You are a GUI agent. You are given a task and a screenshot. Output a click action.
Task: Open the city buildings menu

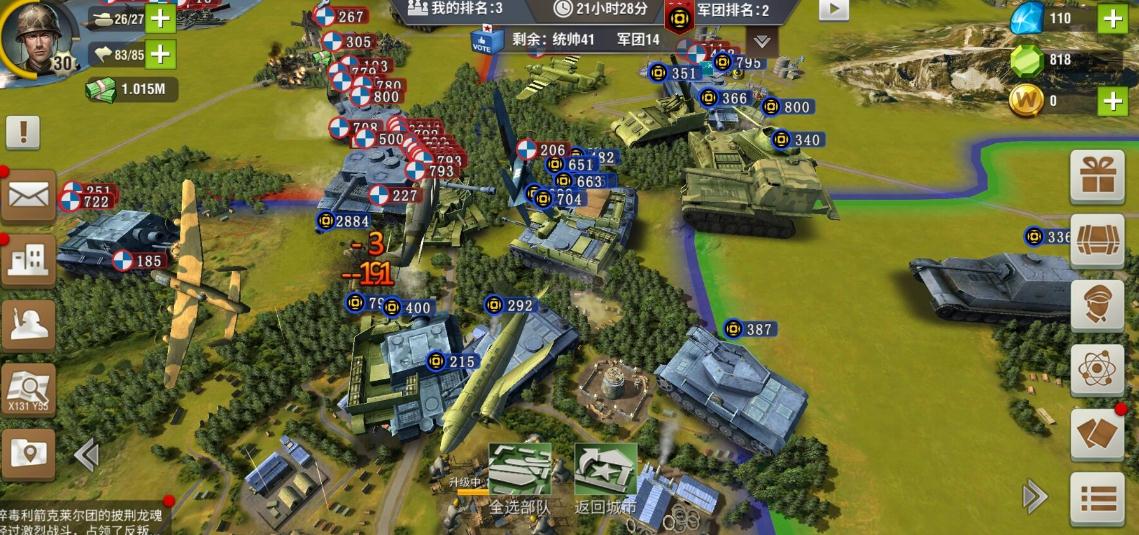coord(28,261)
